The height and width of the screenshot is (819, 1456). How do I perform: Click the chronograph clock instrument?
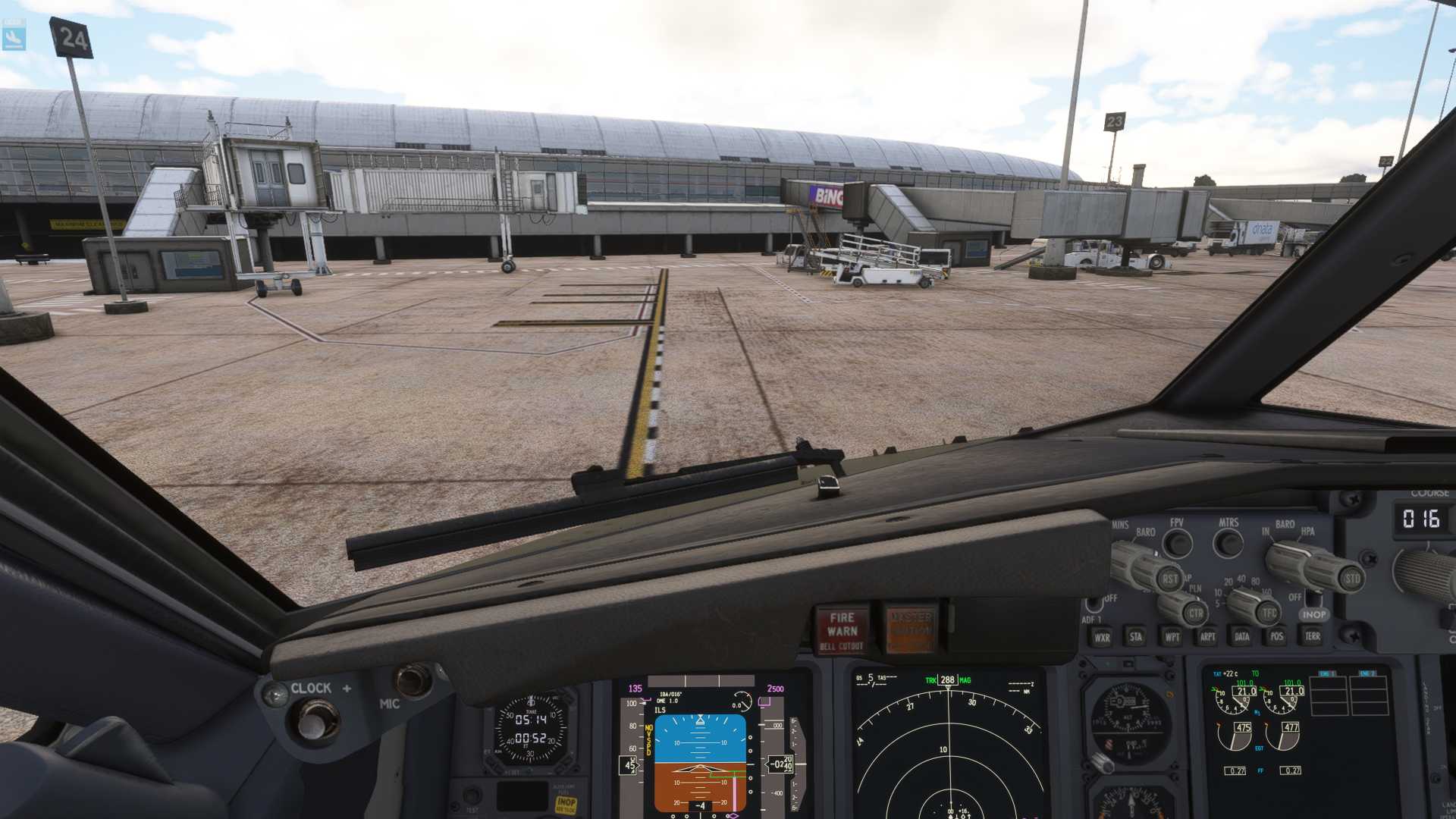(x=531, y=730)
